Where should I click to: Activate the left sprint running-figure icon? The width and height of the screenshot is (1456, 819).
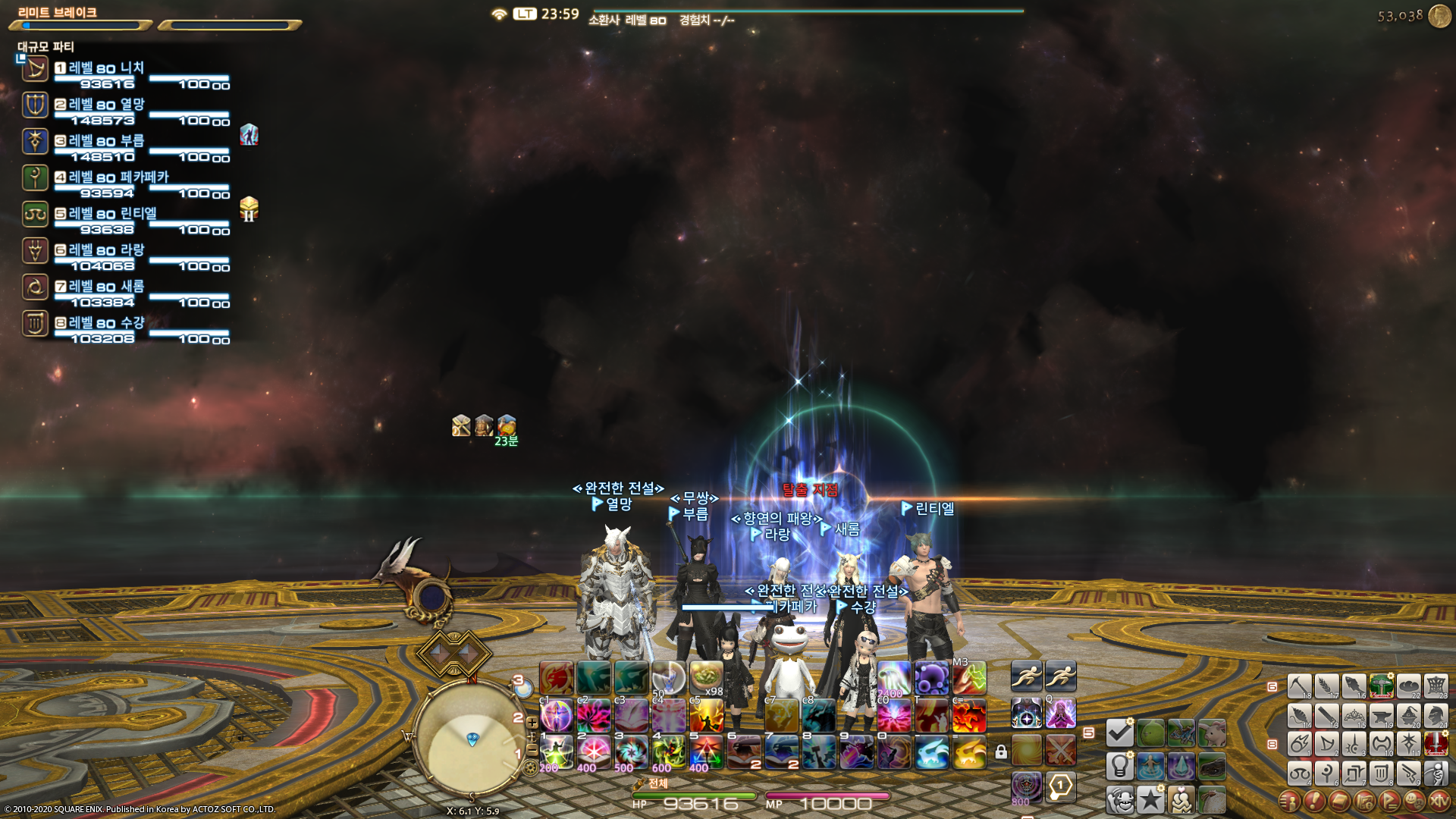[1026, 676]
